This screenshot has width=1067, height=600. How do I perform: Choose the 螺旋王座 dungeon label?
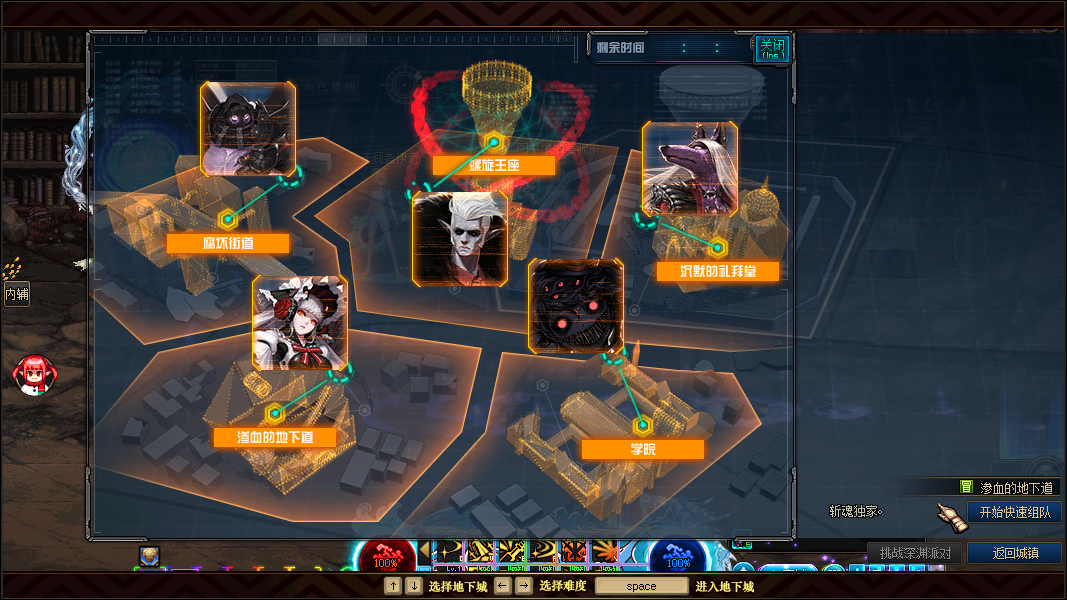coord(493,165)
